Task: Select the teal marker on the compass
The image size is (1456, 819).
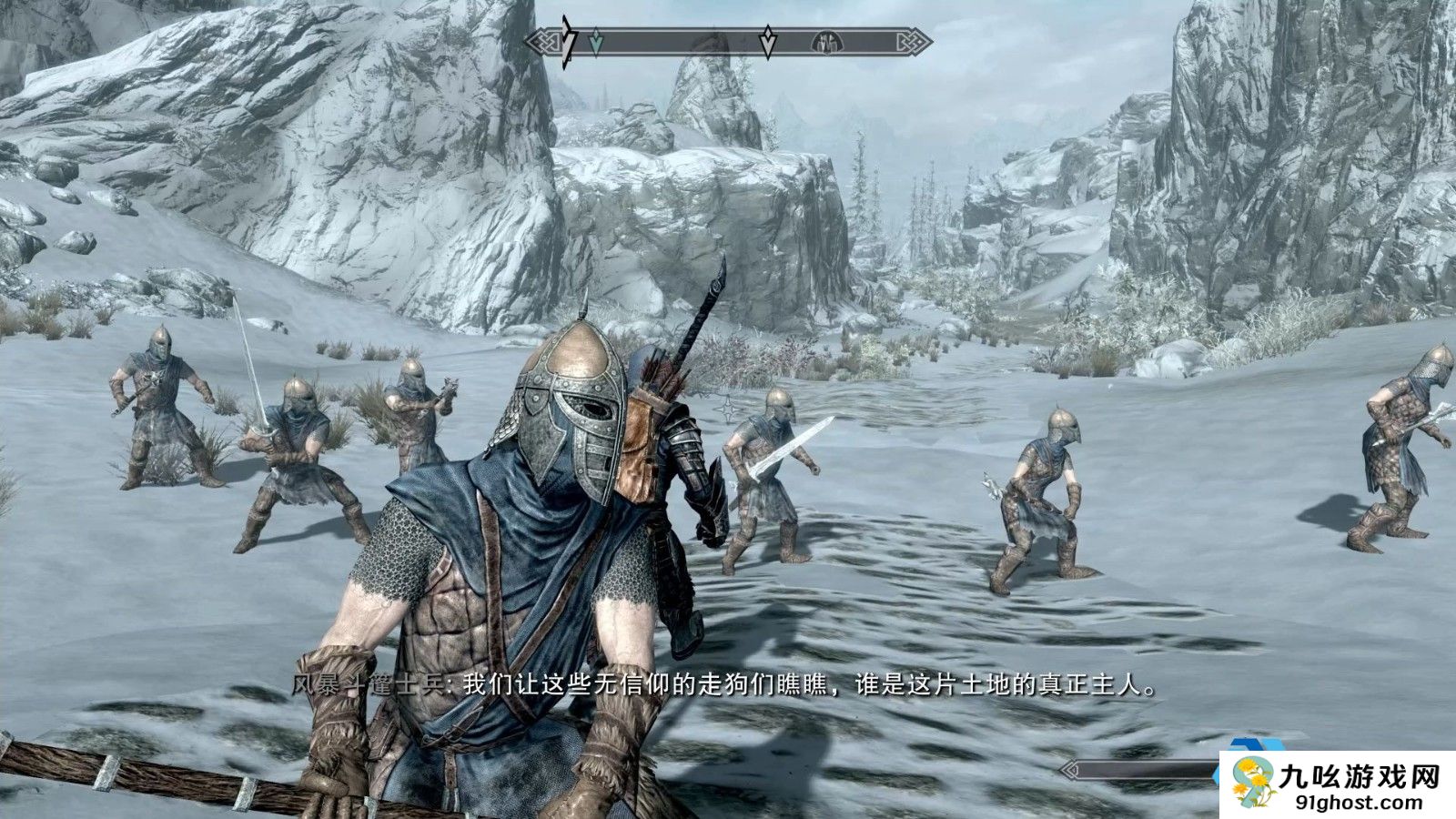Action: tap(596, 42)
